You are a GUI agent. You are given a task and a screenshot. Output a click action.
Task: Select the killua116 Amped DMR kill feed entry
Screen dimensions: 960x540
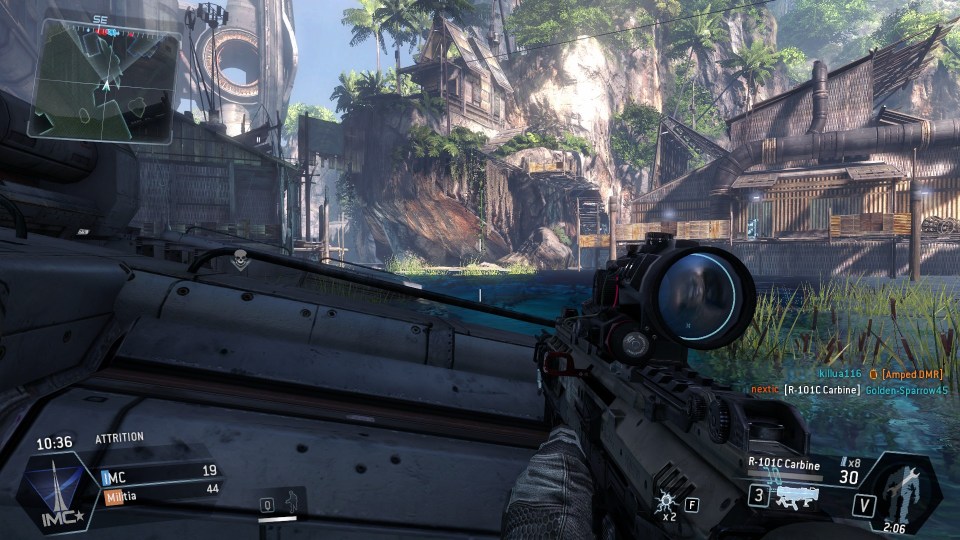click(881, 373)
